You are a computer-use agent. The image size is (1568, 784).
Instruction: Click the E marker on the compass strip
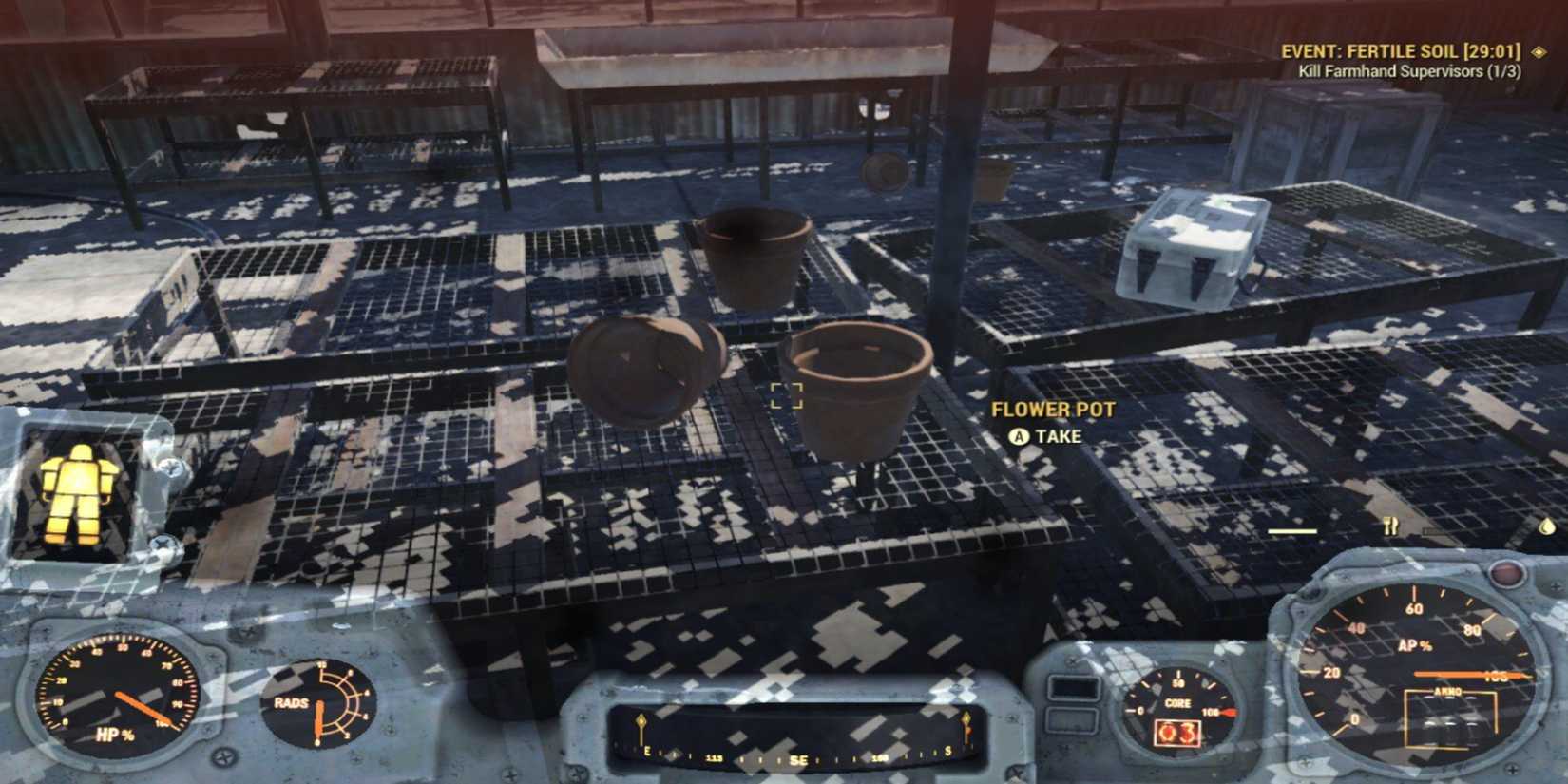point(647,751)
